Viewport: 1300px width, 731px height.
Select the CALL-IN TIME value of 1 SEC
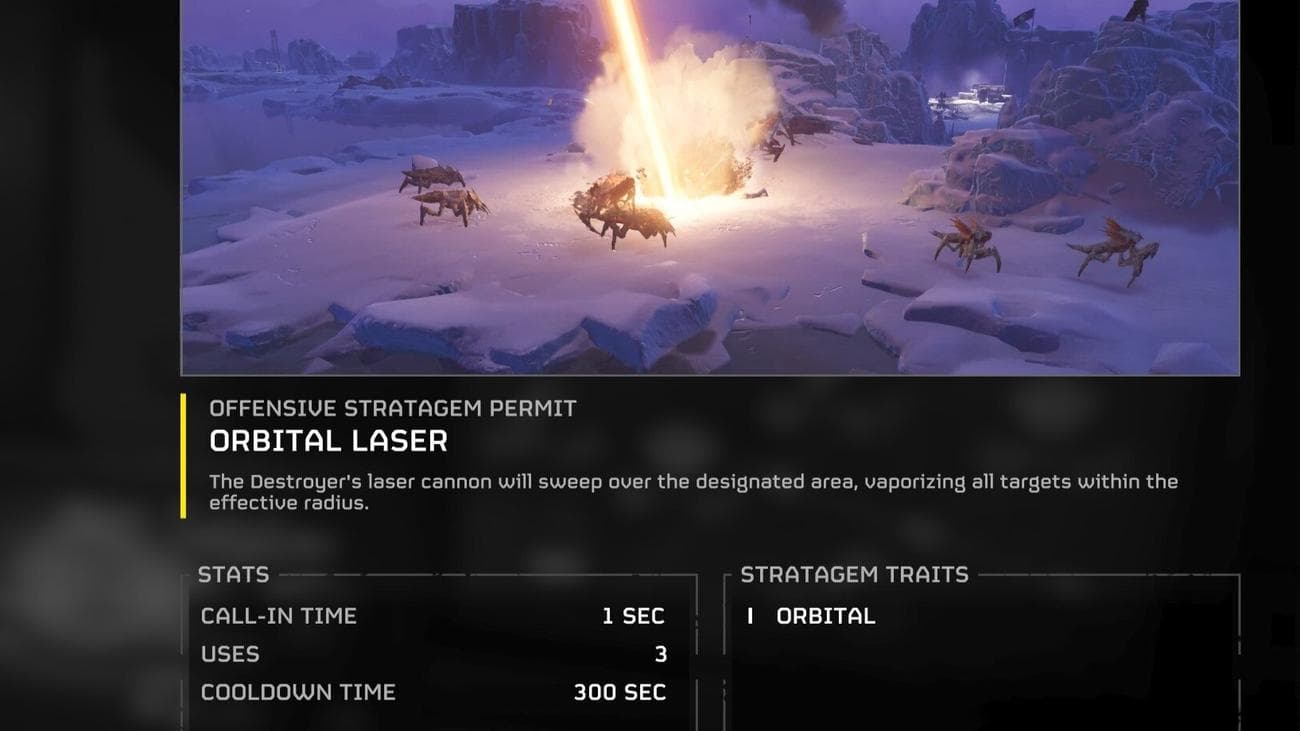(632, 616)
